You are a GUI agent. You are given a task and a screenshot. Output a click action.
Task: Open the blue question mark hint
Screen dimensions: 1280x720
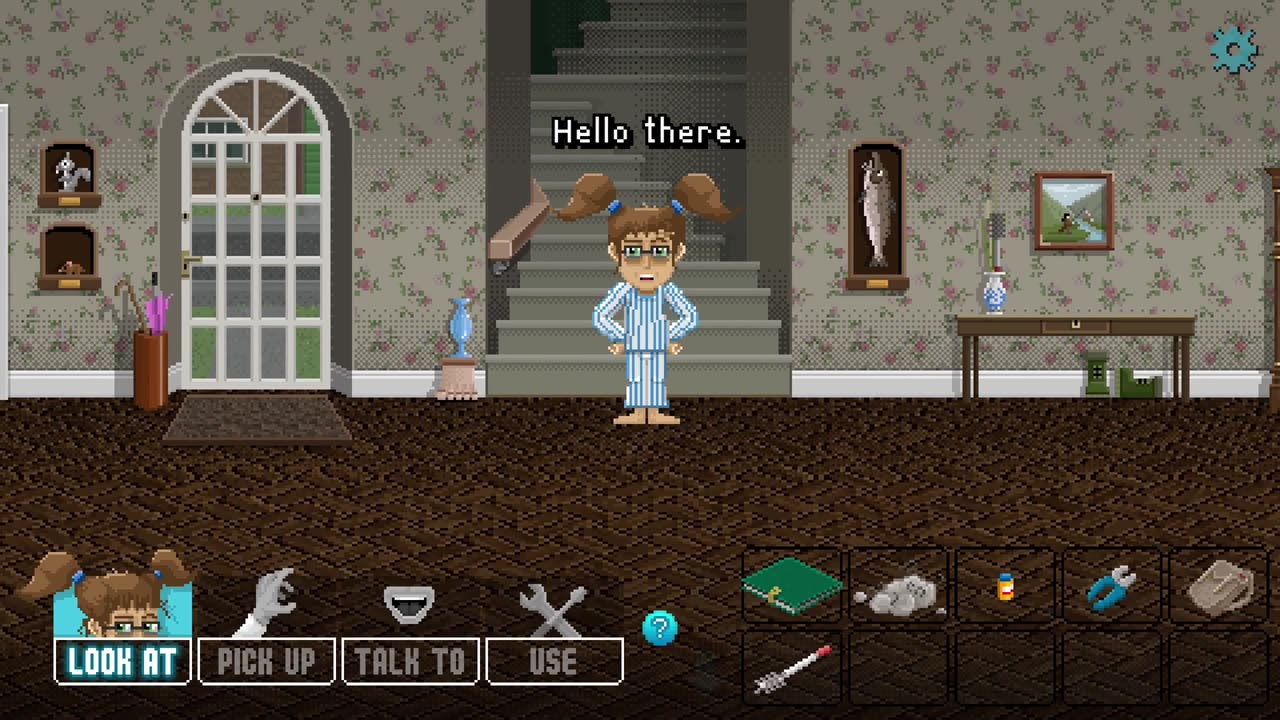pyautogui.click(x=660, y=628)
